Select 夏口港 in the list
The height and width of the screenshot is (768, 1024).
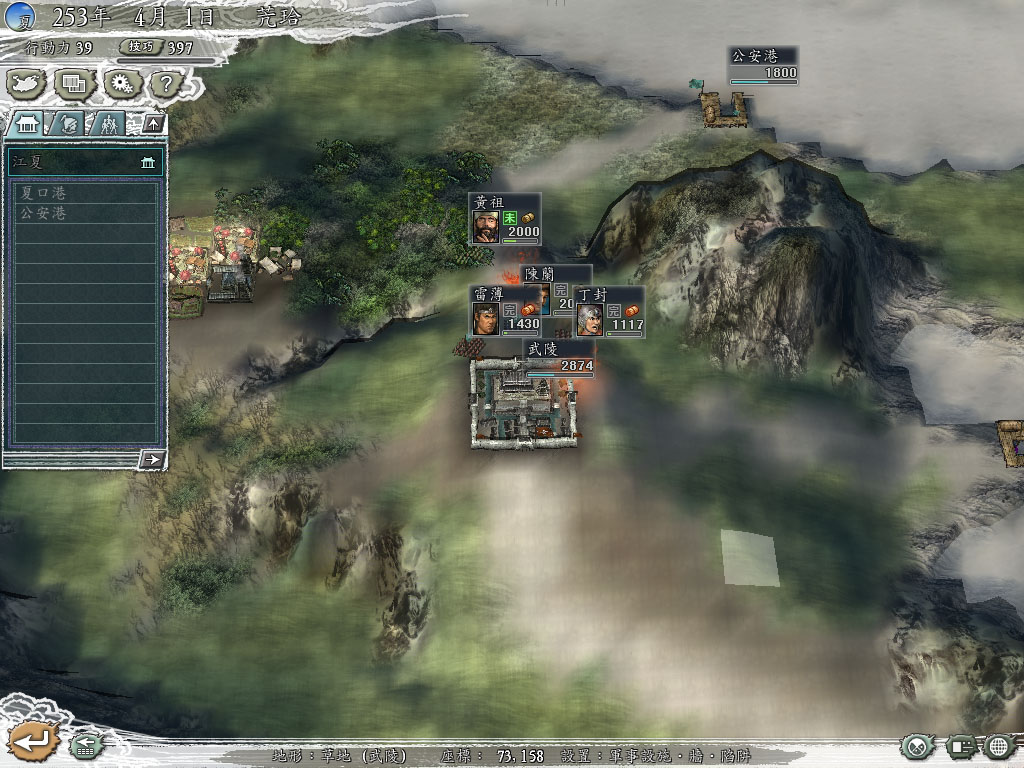click(85, 193)
